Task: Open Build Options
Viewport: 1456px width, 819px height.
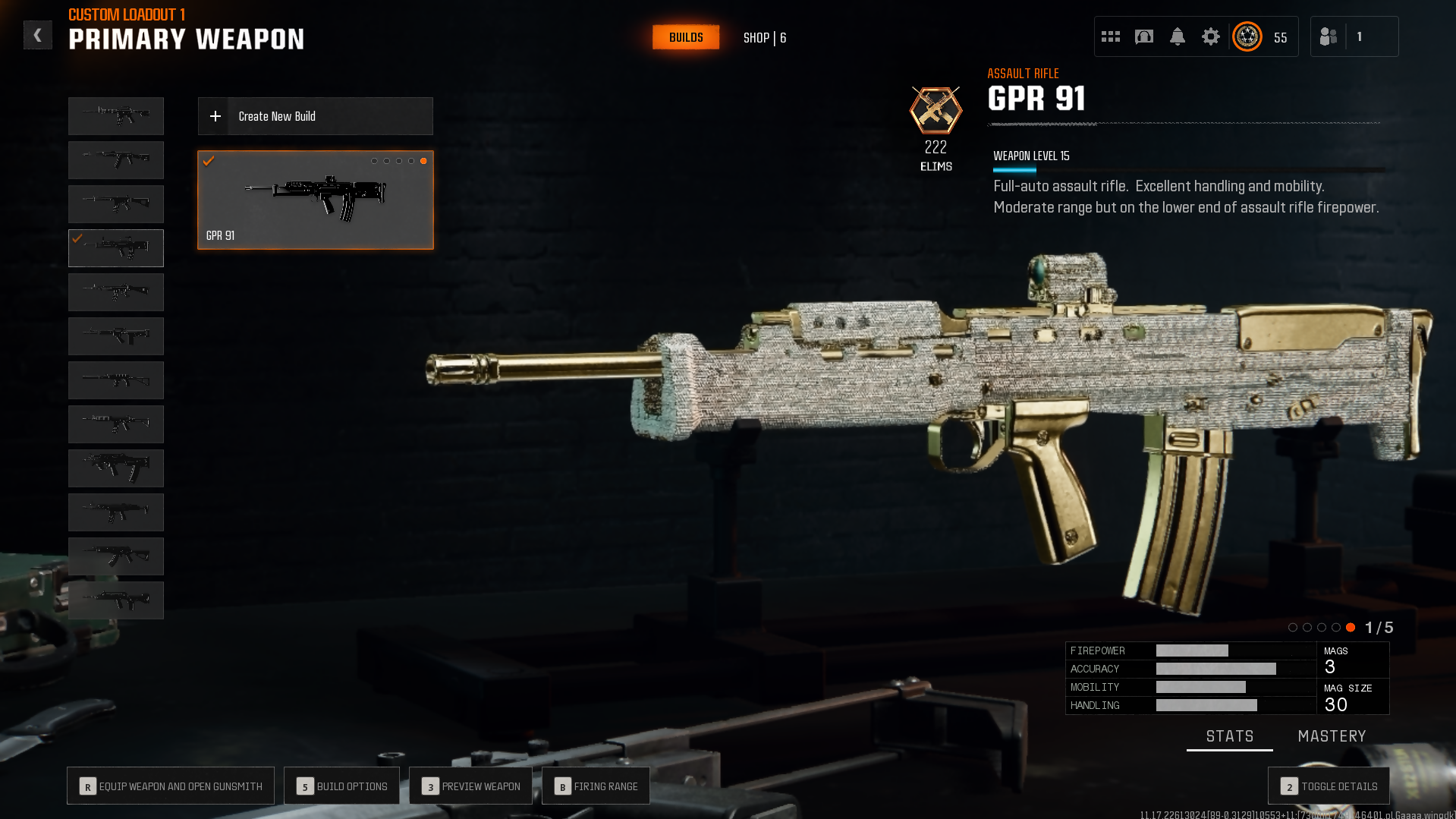Action: pyautogui.click(x=341, y=786)
